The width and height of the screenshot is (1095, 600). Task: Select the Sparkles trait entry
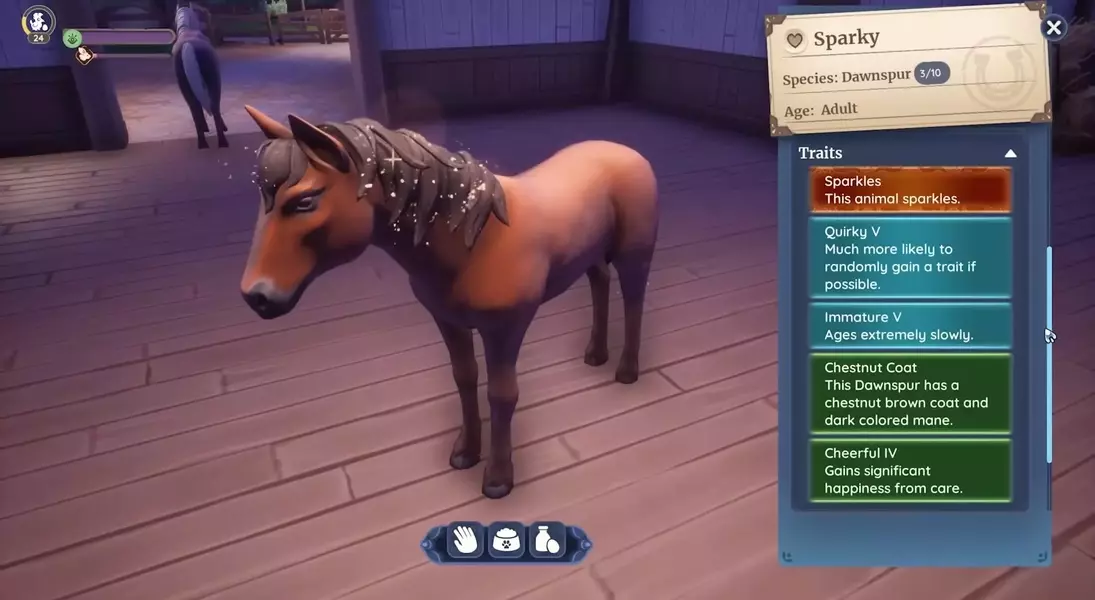(910, 190)
